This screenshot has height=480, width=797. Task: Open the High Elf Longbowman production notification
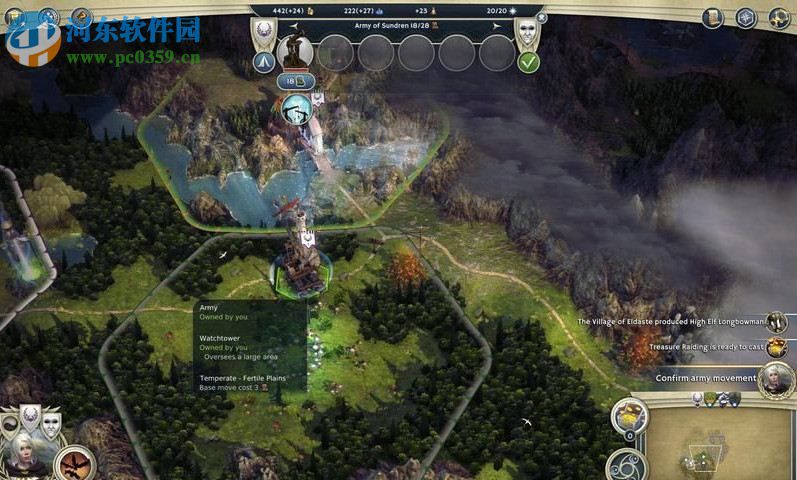point(776,322)
